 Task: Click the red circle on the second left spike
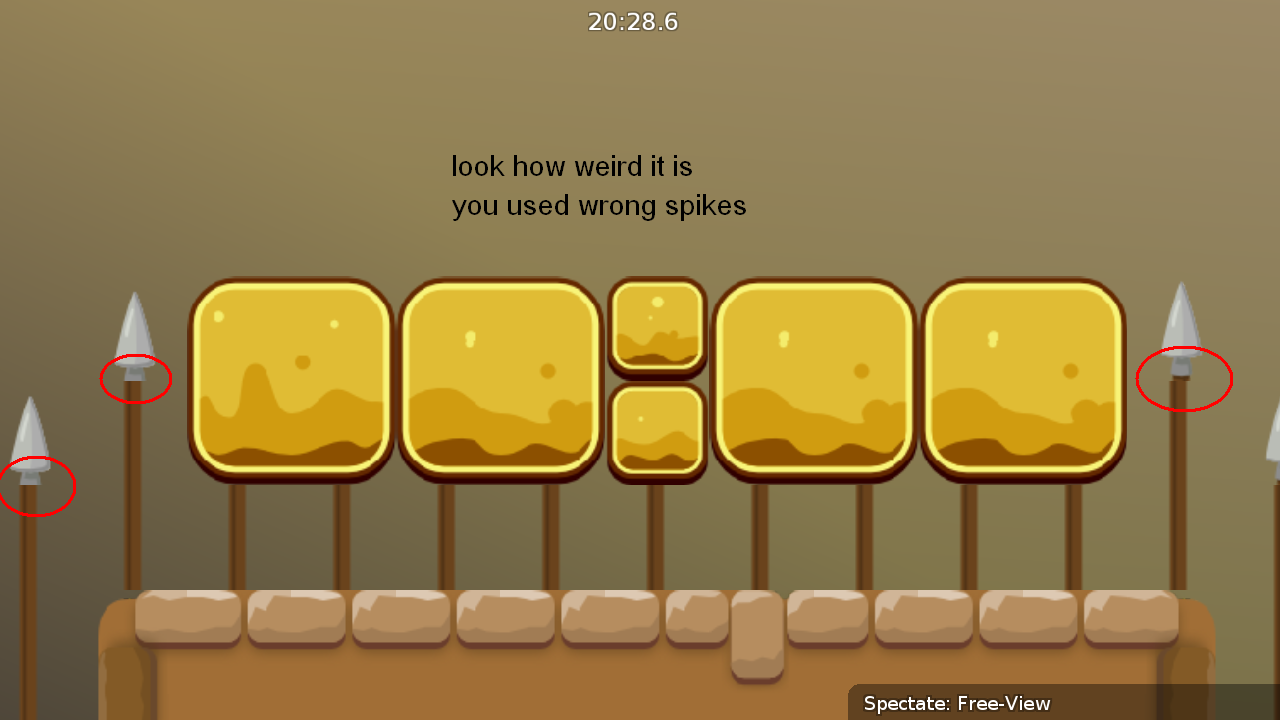136,378
